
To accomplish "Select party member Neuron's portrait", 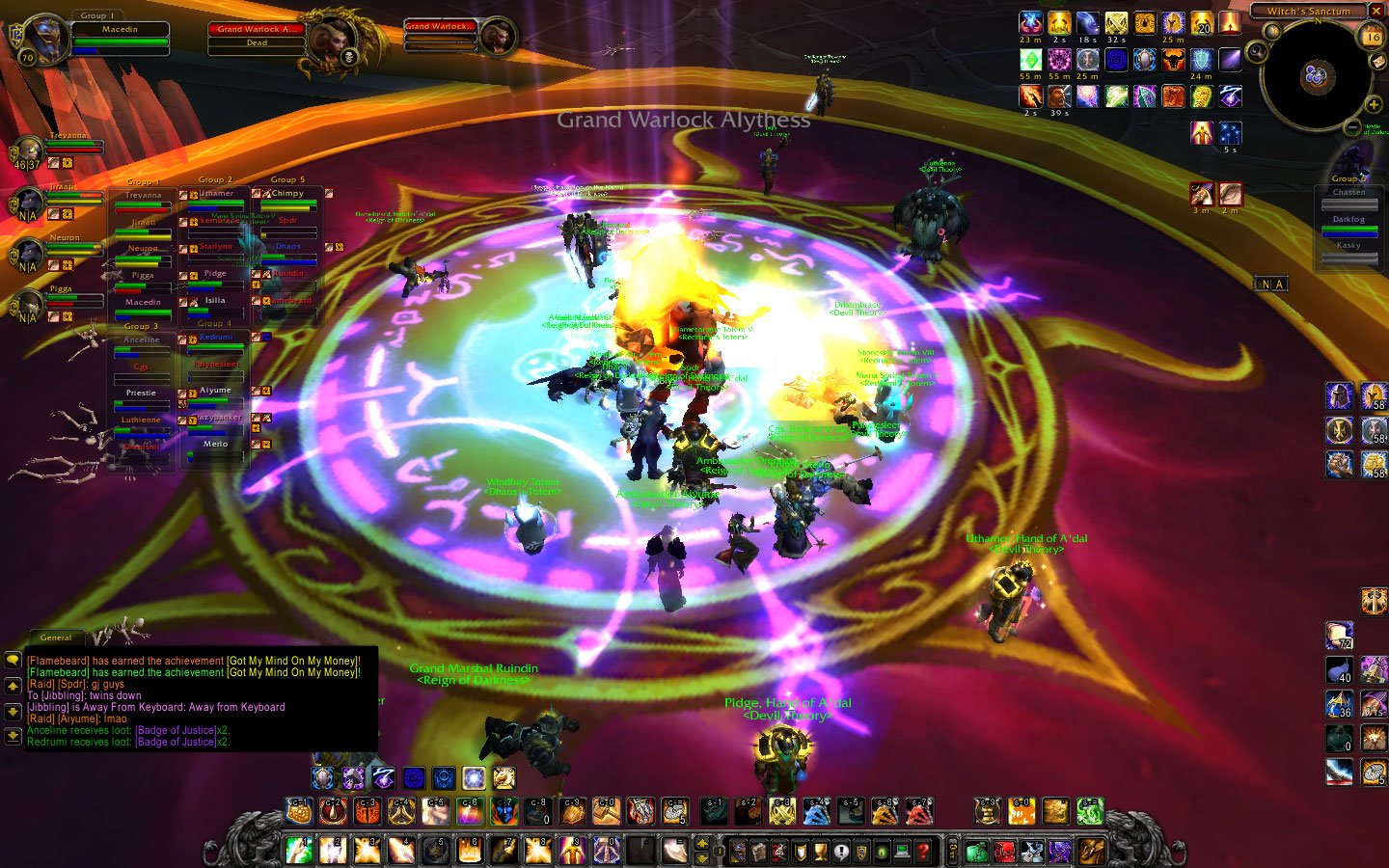I will tap(28, 254).
